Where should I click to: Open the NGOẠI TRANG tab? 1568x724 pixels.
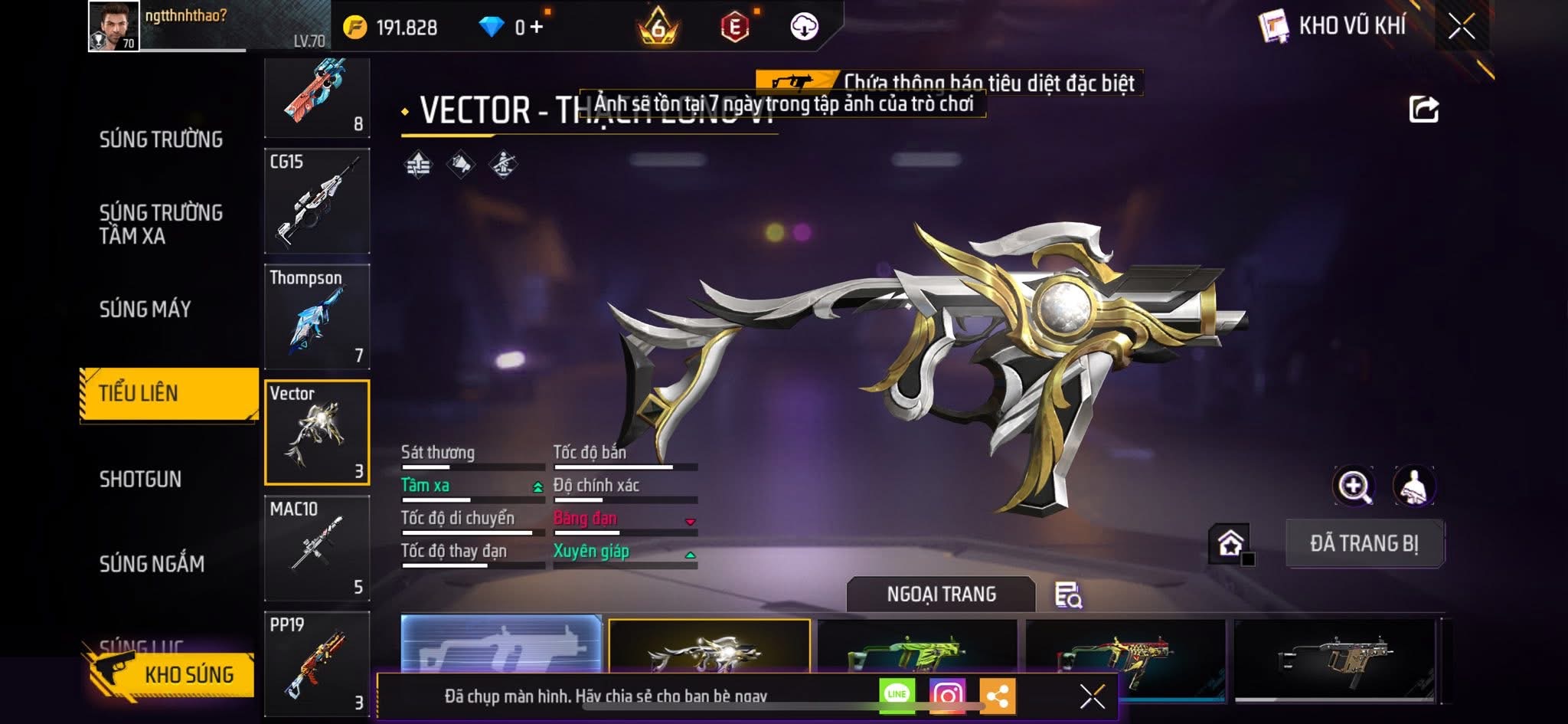pyautogui.click(x=941, y=595)
